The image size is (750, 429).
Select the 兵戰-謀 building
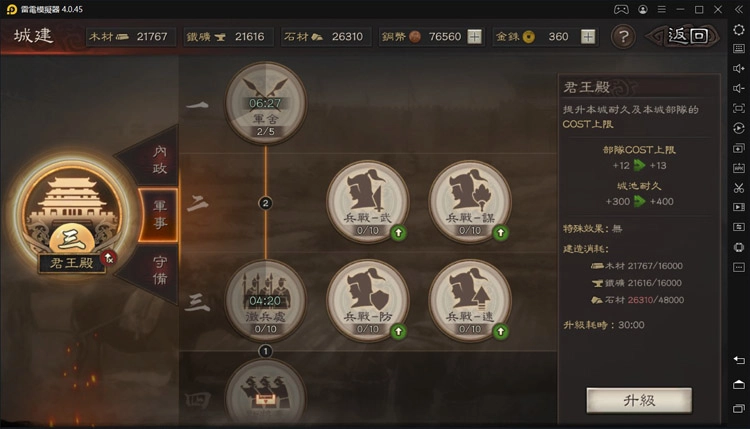click(x=469, y=200)
